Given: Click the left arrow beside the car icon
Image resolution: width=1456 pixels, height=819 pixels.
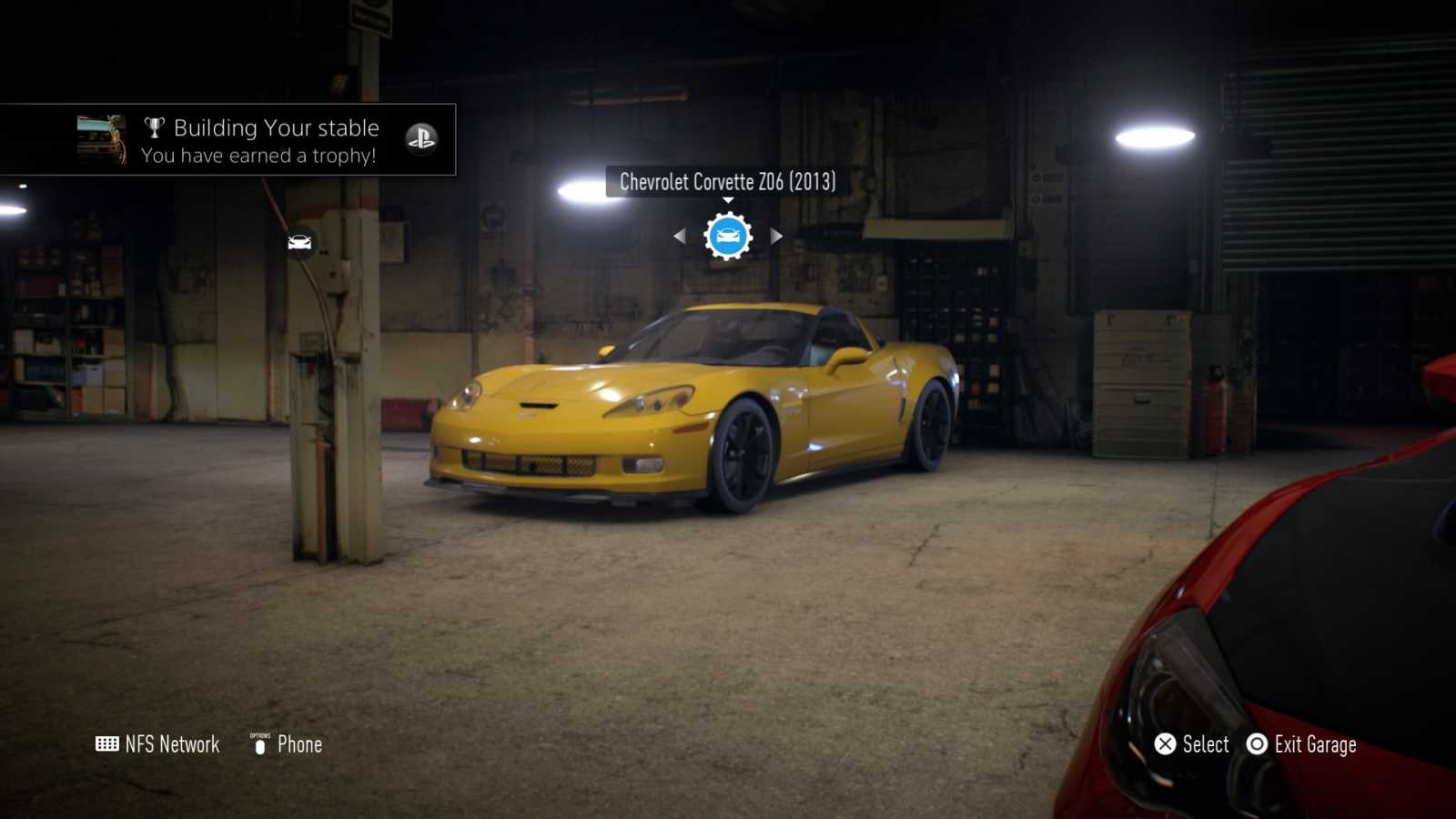Looking at the screenshot, I should (679, 237).
